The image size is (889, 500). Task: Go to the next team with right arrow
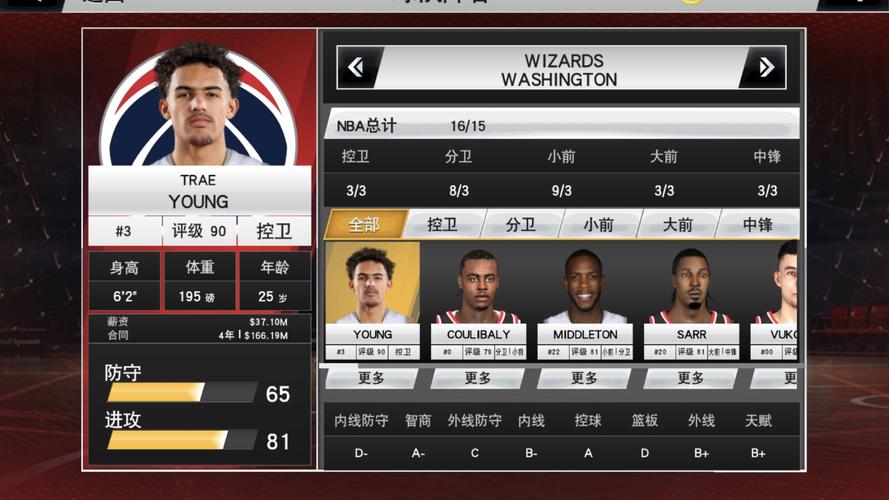coord(765,68)
